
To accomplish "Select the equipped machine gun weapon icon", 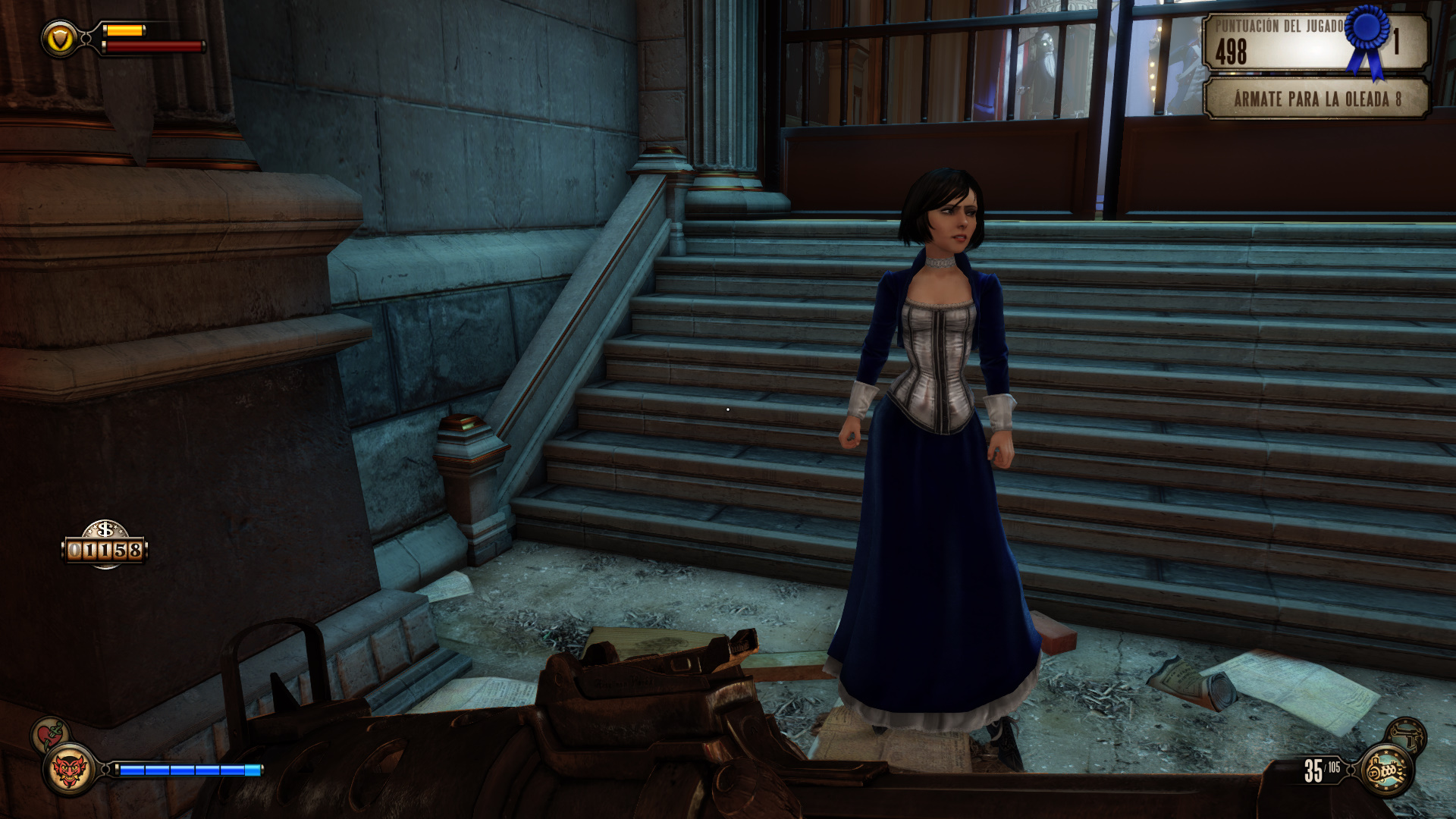I will [1386, 770].
